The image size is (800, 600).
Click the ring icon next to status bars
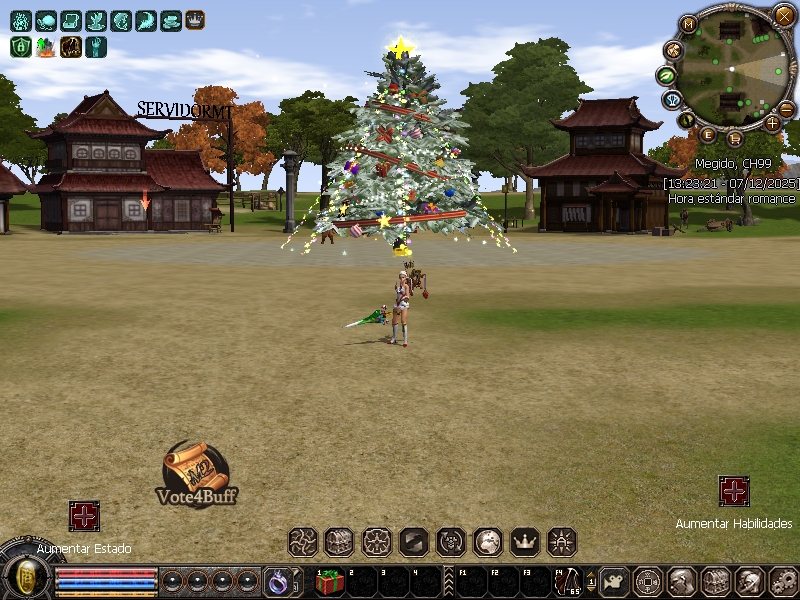point(277,580)
